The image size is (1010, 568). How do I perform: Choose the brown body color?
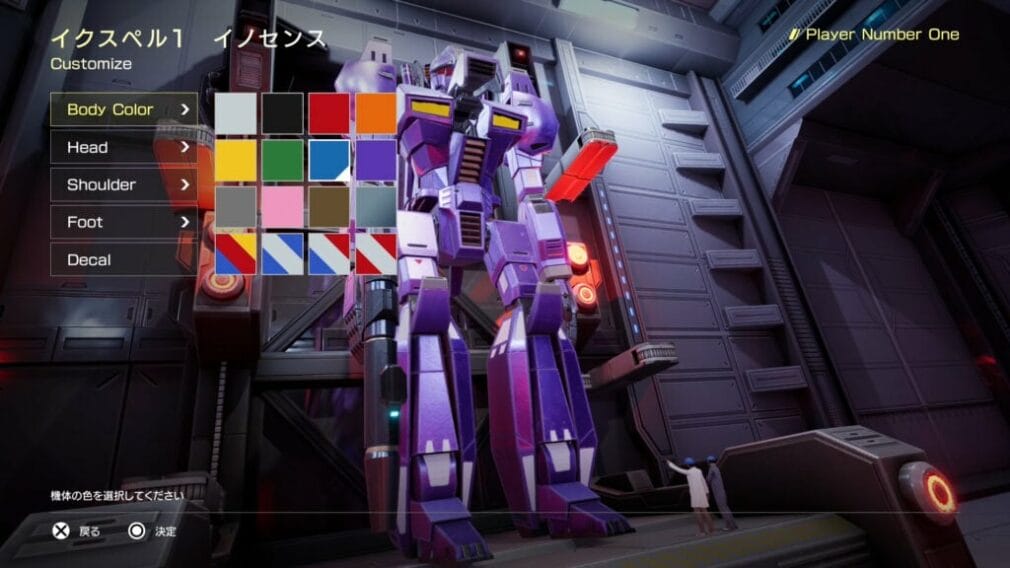329,207
